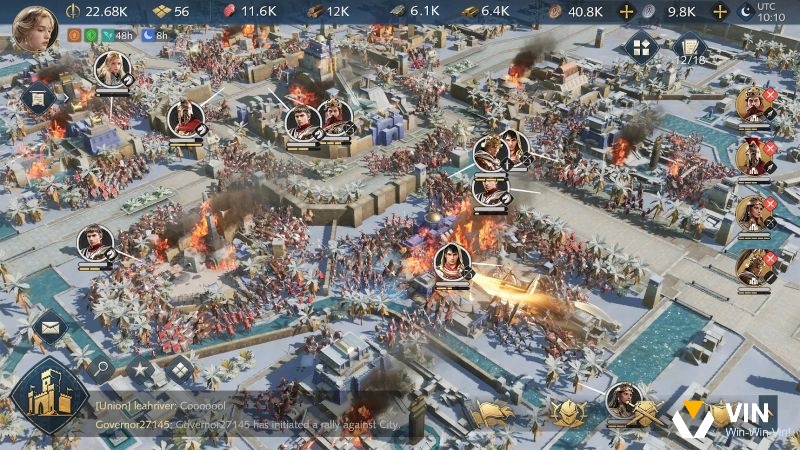Open the 12/18 scroll quest list

[x=688, y=48]
